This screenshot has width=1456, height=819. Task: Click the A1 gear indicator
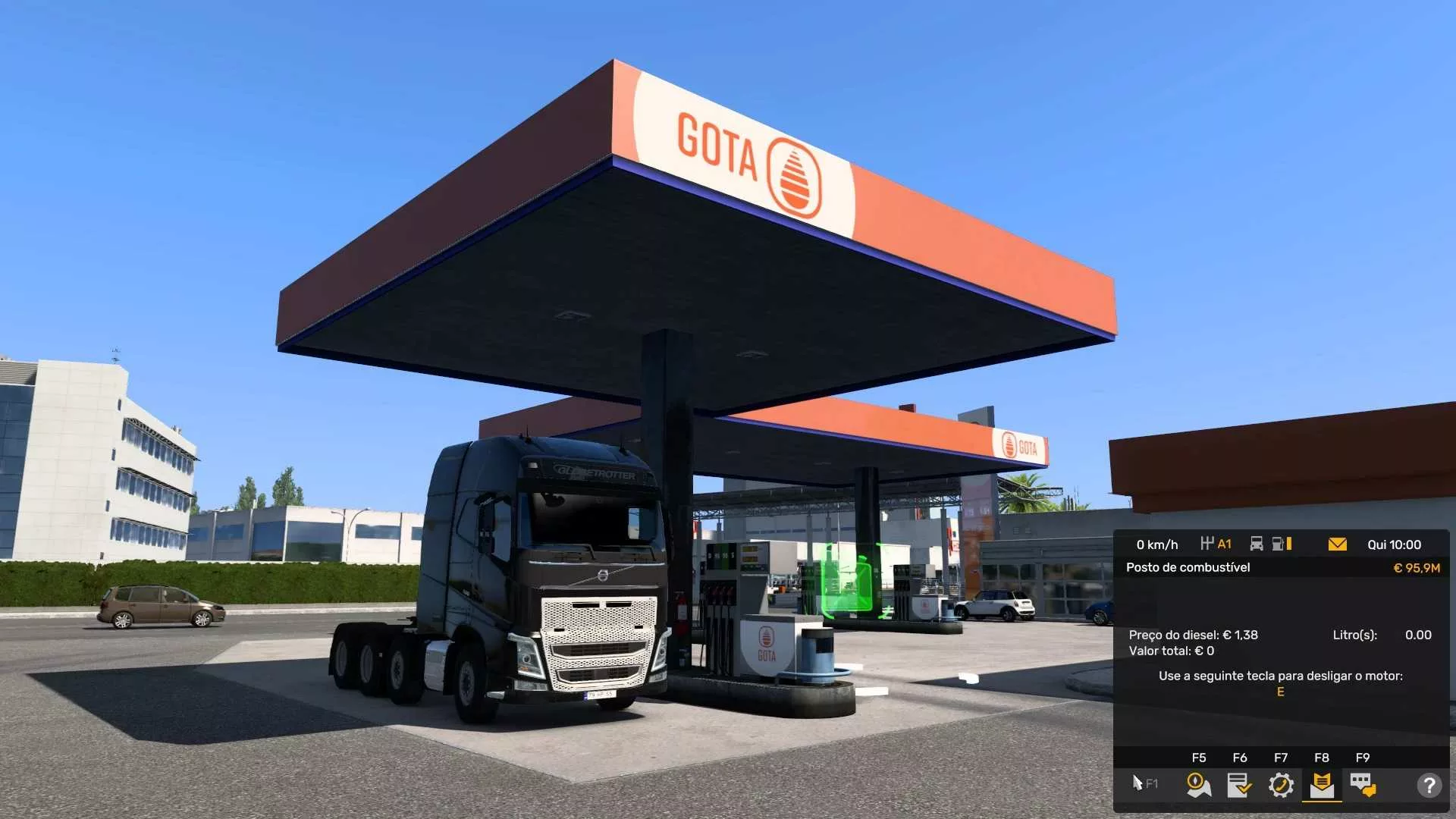(x=1223, y=544)
